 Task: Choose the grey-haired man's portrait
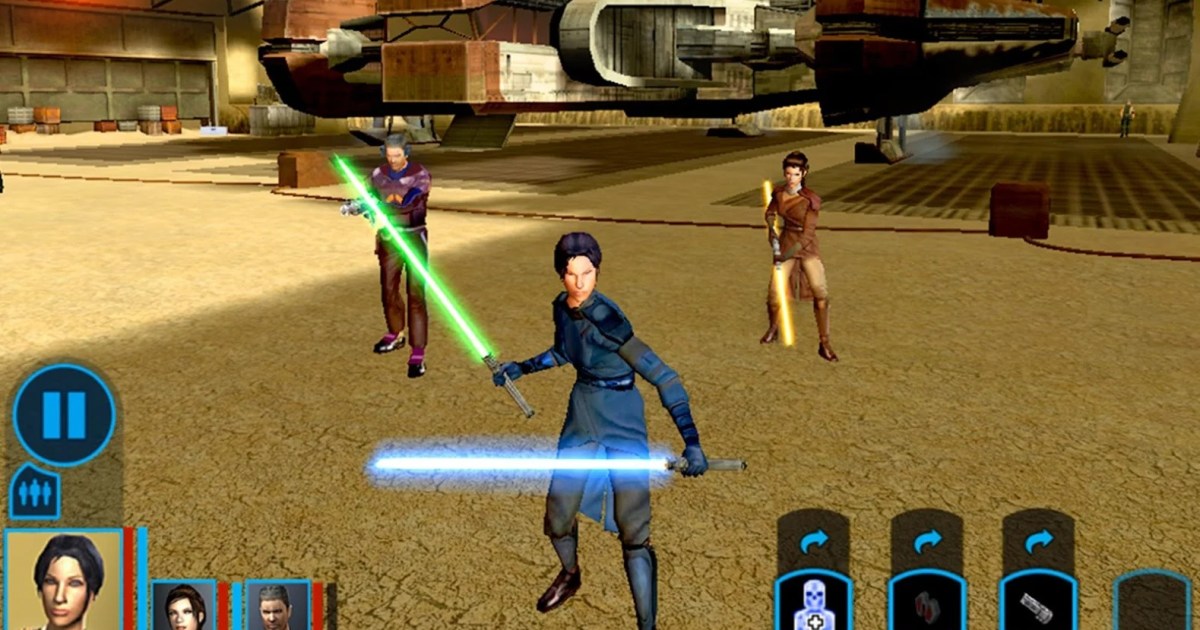[277, 605]
